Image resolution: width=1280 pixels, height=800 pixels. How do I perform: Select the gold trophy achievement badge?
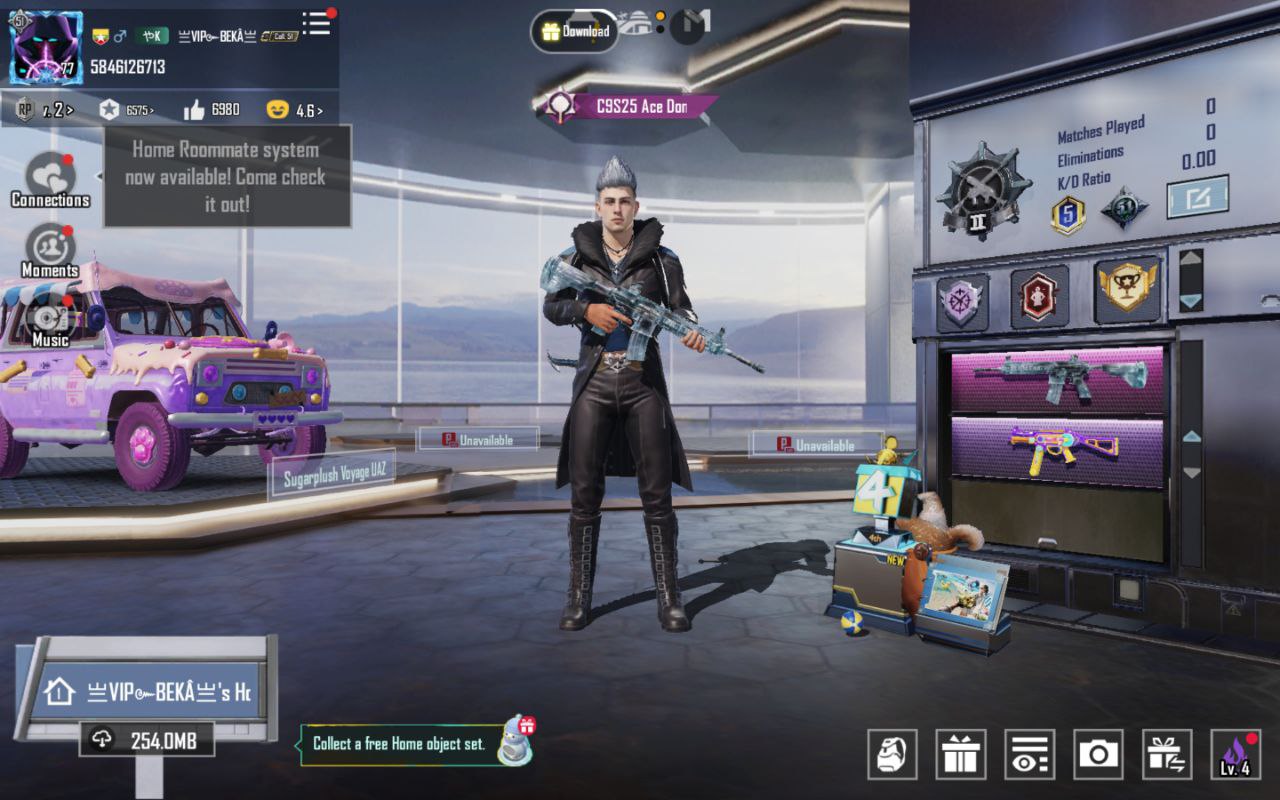tap(1127, 290)
